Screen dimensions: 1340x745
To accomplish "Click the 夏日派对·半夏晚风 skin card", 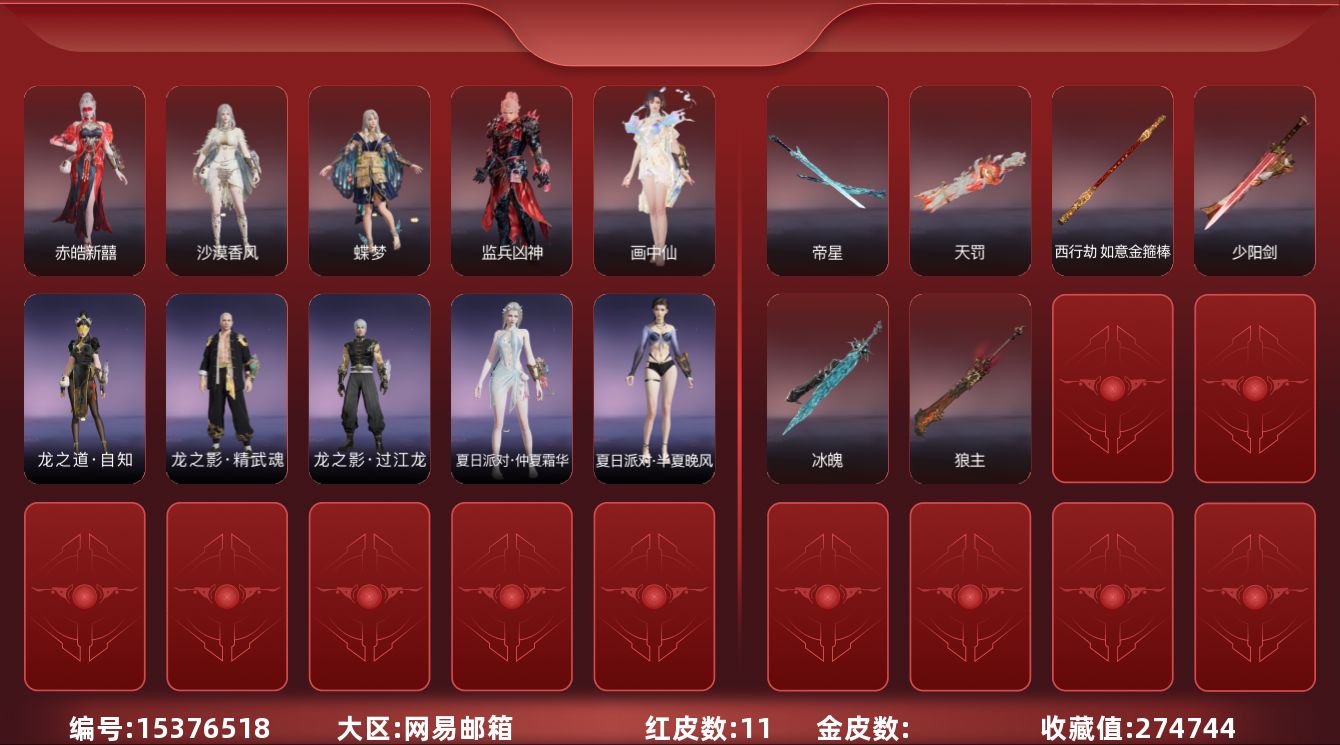I will (x=654, y=388).
